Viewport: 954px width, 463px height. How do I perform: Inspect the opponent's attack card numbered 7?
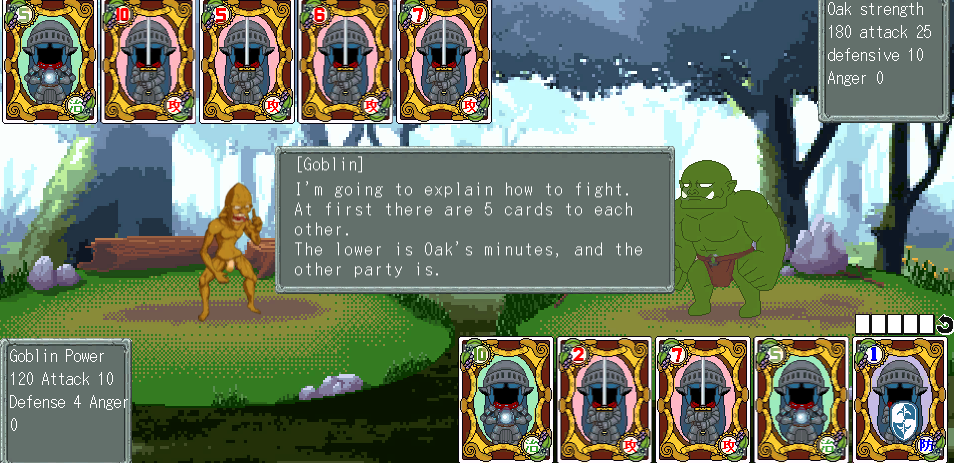coord(443,62)
